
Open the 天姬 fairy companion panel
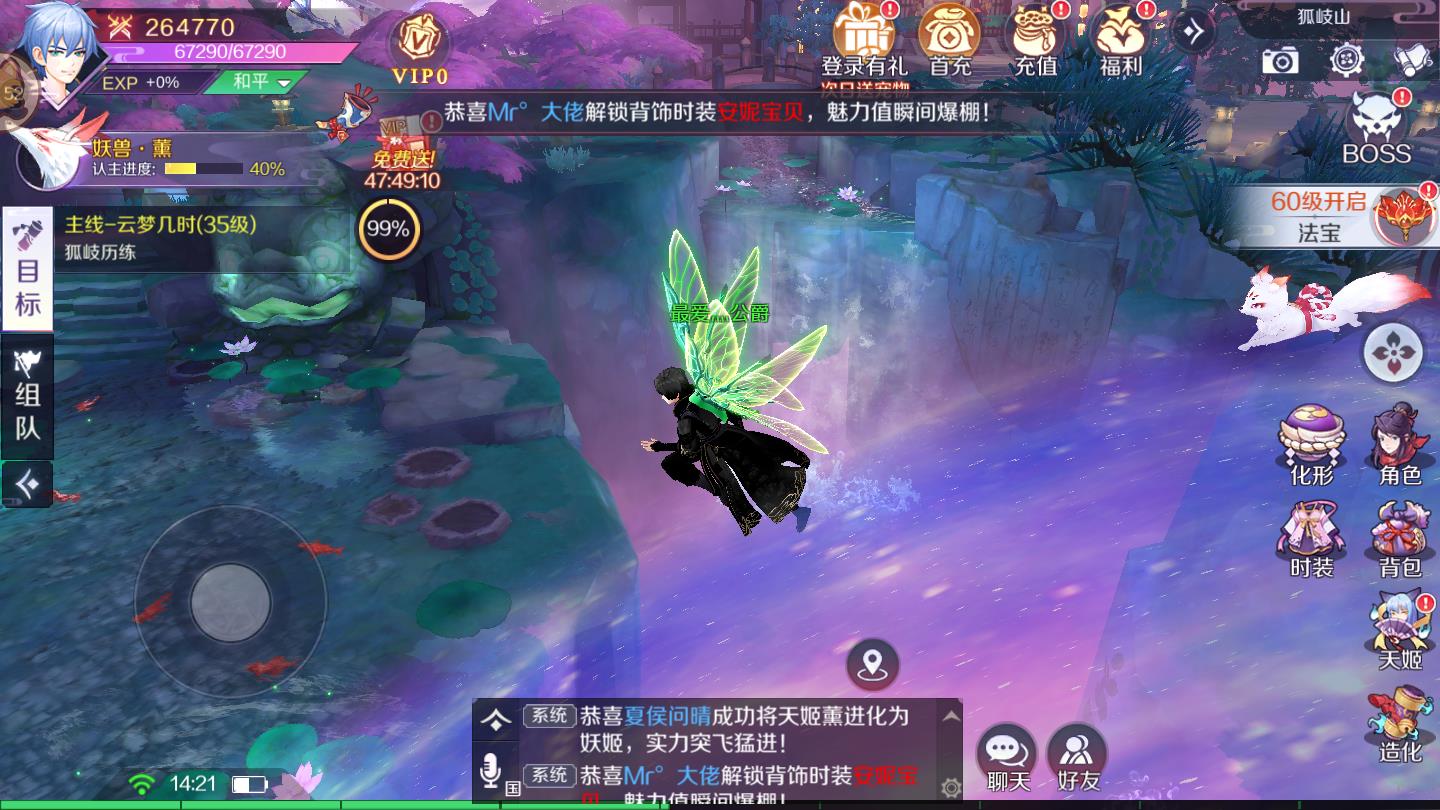pyautogui.click(x=1398, y=630)
